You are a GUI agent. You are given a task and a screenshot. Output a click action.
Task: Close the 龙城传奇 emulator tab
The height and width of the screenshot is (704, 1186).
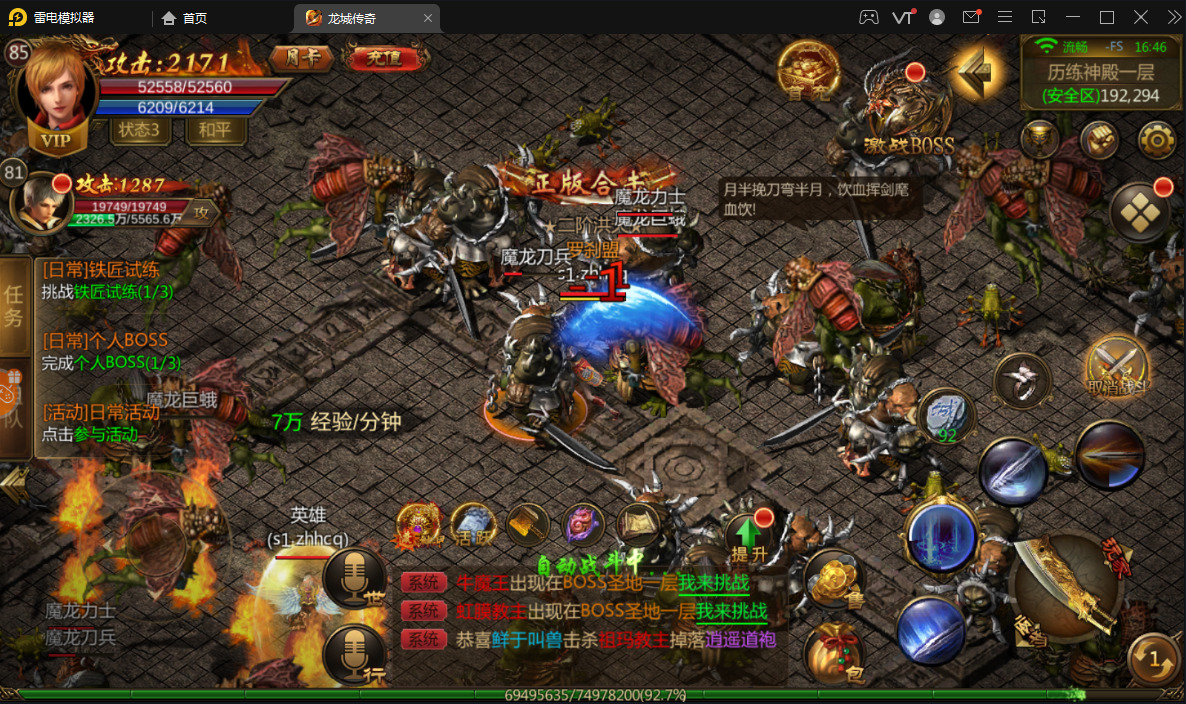coord(428,17)
